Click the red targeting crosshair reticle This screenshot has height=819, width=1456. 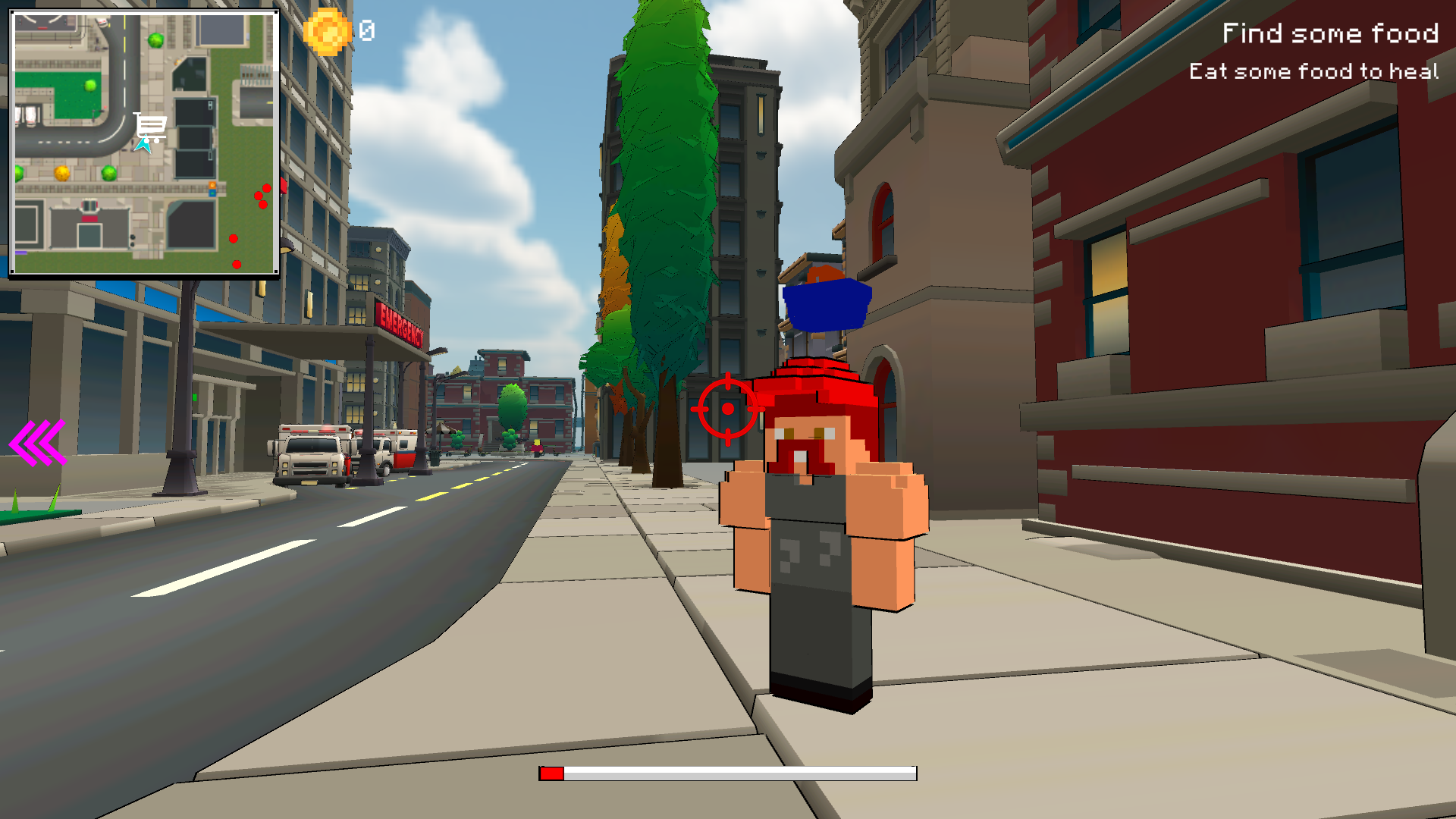(x=728, y=410)
